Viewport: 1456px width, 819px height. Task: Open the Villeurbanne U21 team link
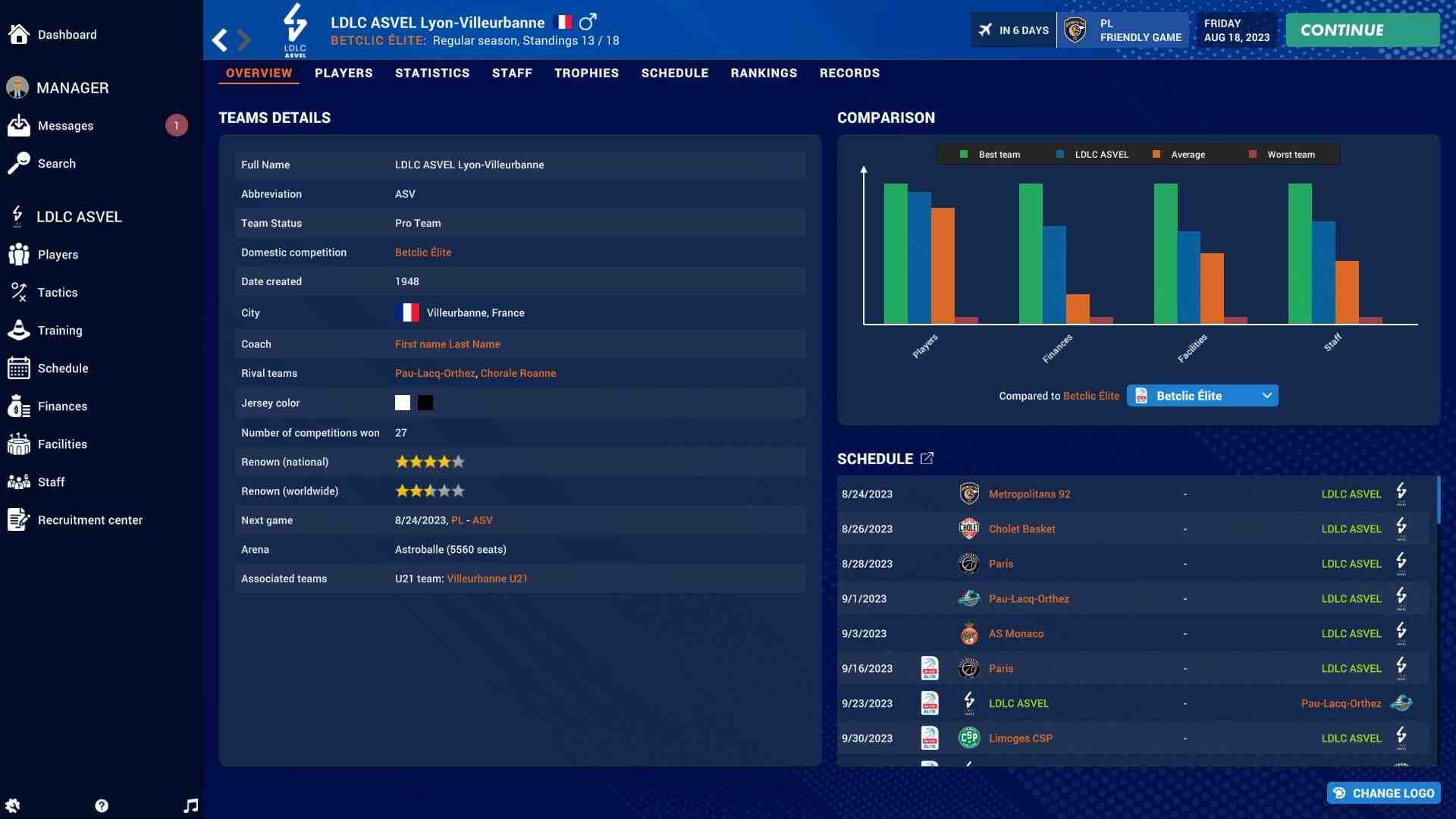click(x=487, y=579)
